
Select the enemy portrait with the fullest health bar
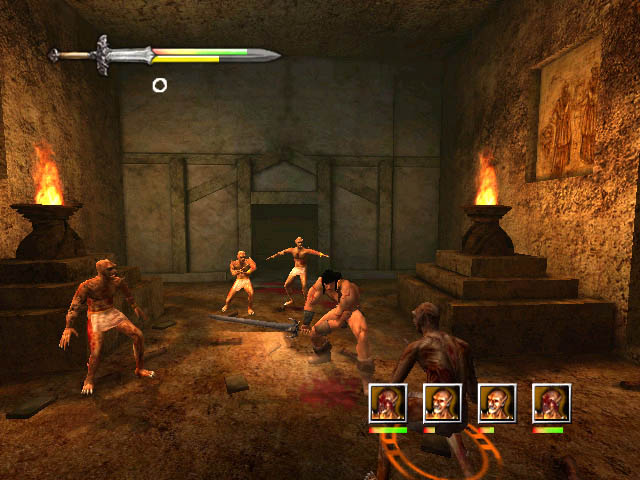(388, 402)
